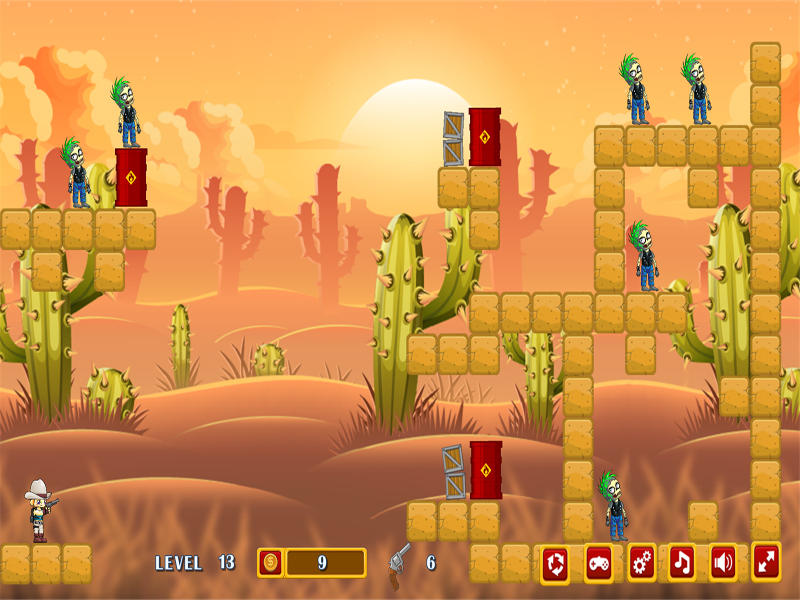Switch to fullscreen with the arrows button
This screenshot has height=600, width=800.
point(766,562)
